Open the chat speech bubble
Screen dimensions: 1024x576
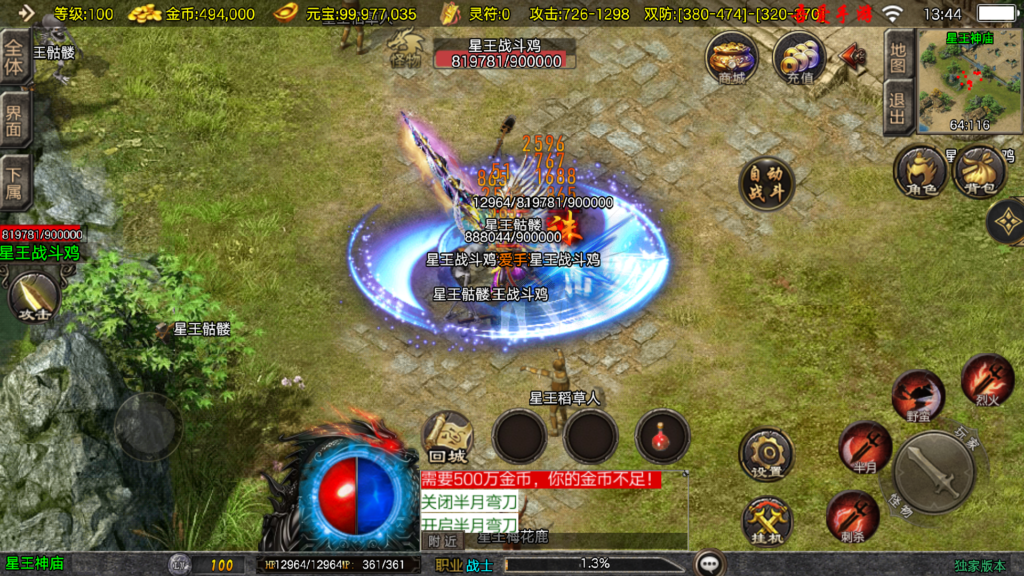click(x=710, y=564)
